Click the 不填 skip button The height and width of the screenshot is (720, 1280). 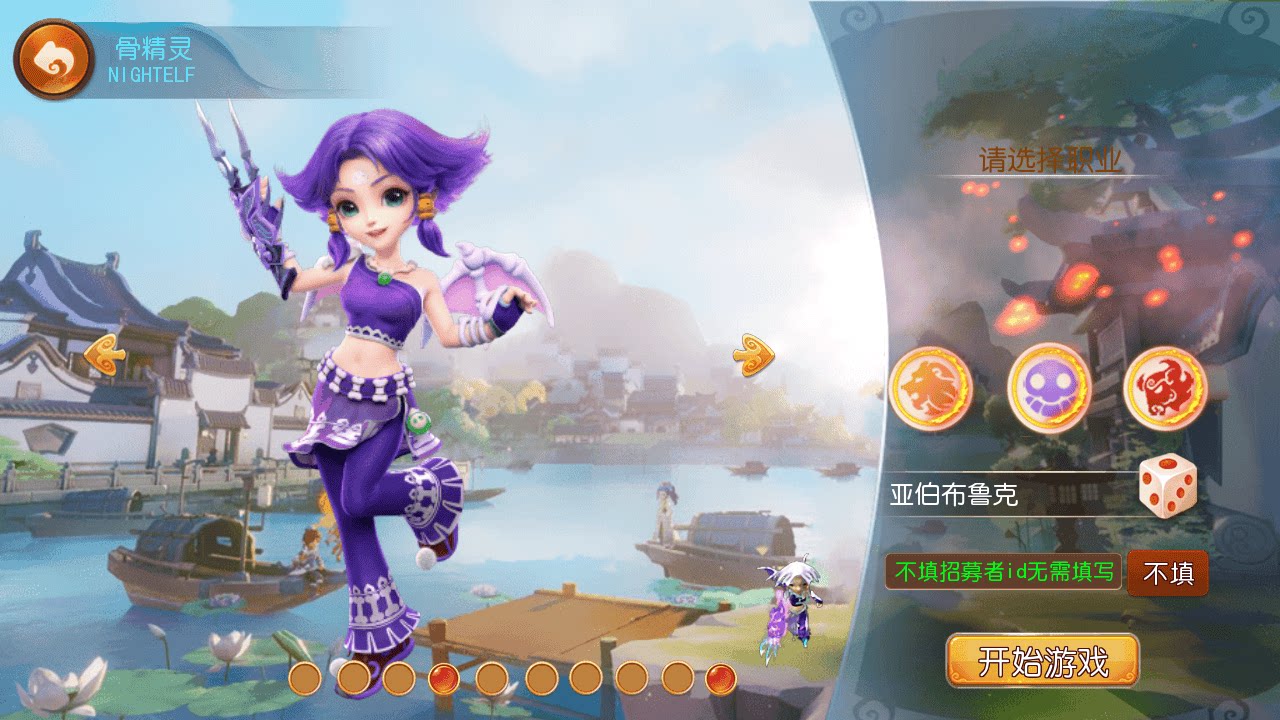click(x=1167, y=573)
